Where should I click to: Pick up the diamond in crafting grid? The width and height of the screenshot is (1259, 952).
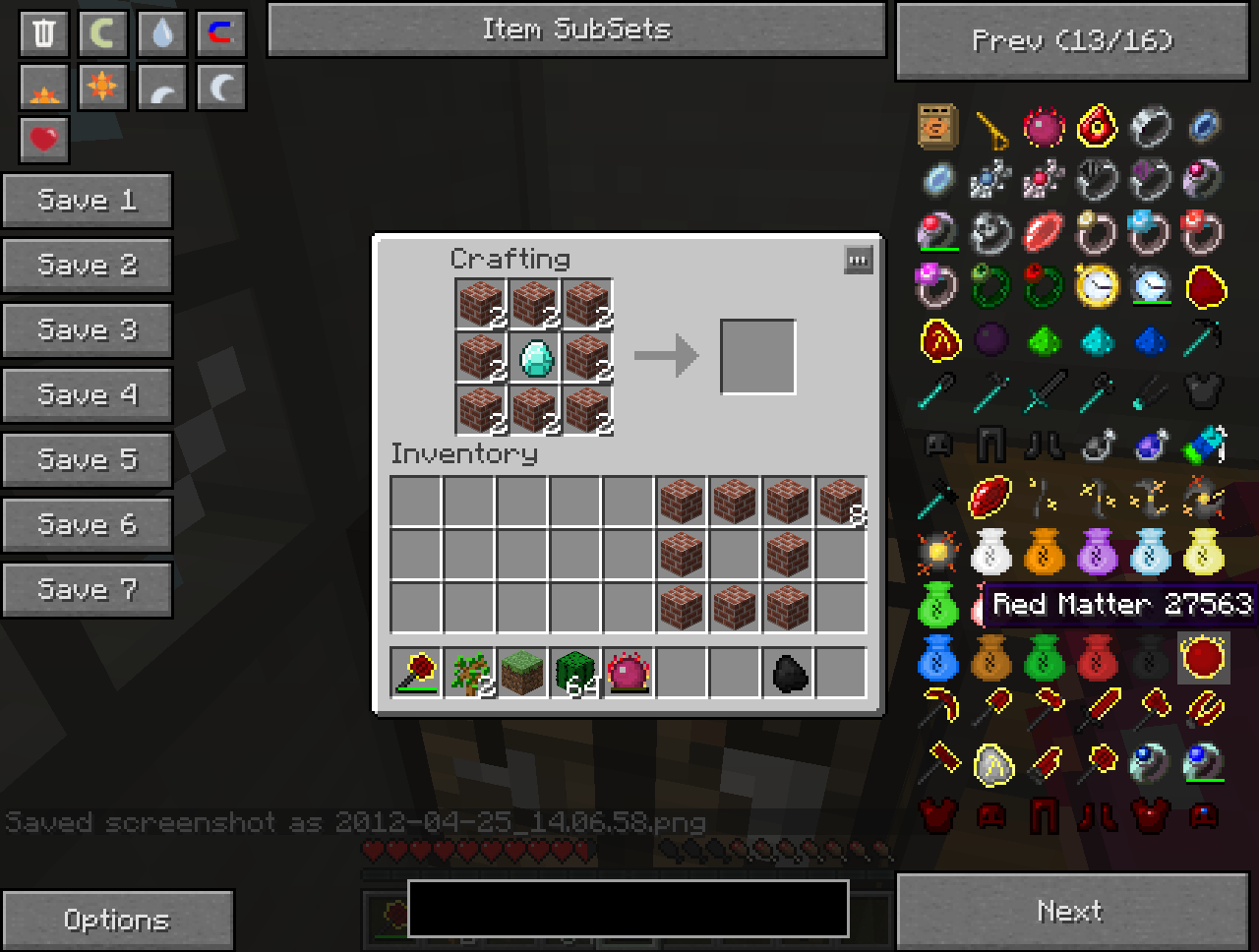tap(535, 357)
